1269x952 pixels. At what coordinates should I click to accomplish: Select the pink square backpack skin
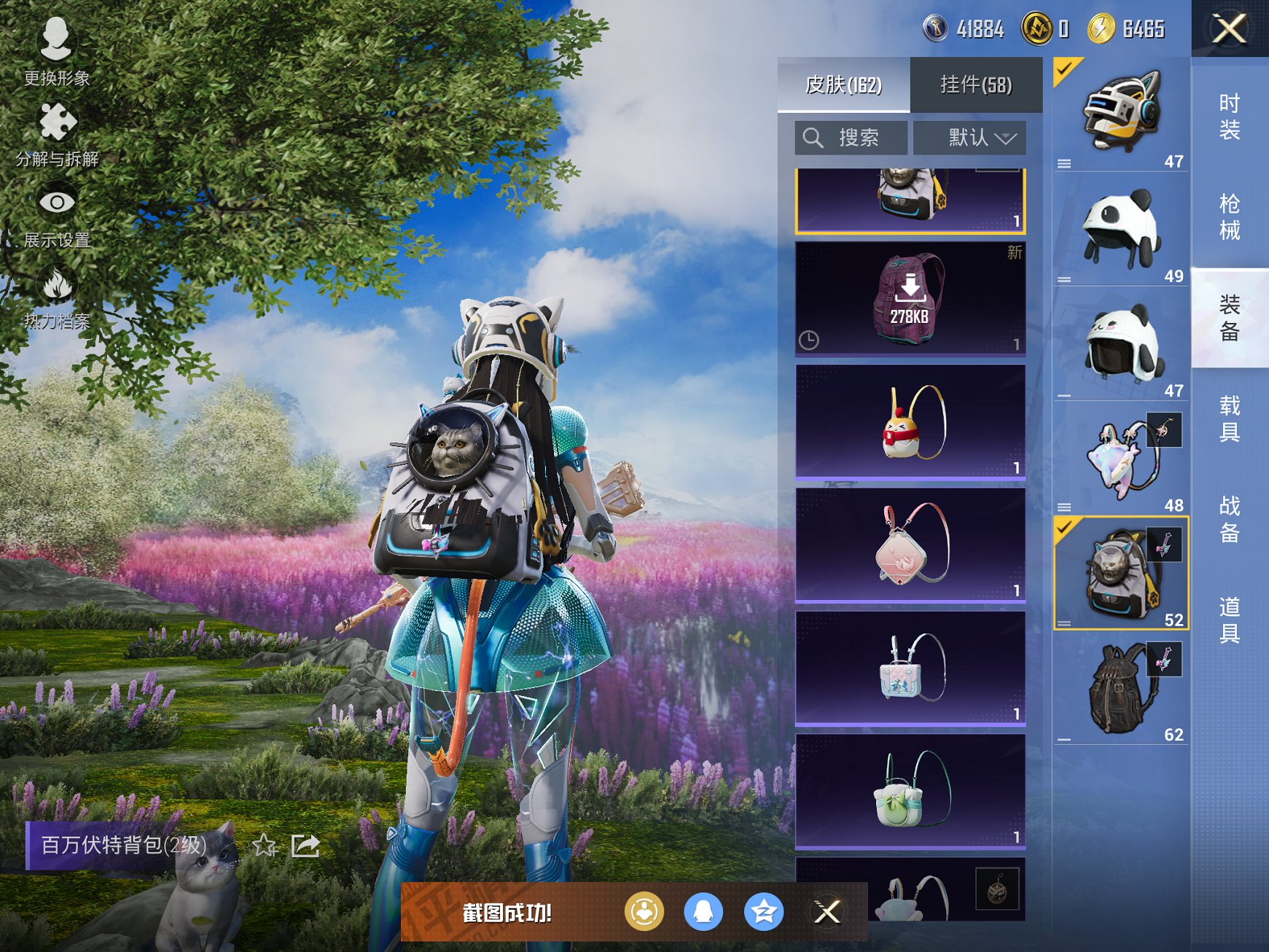(910, 545)
